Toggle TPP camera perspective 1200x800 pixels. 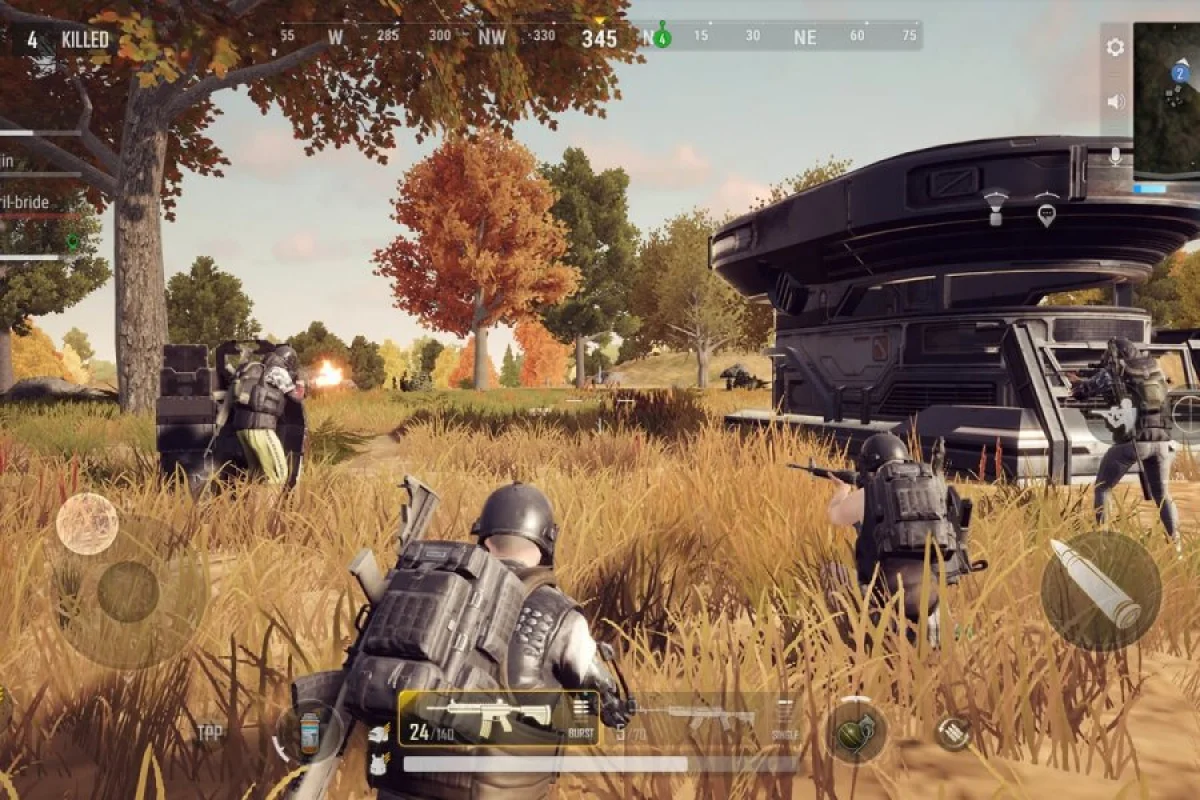tap(210, 733)
